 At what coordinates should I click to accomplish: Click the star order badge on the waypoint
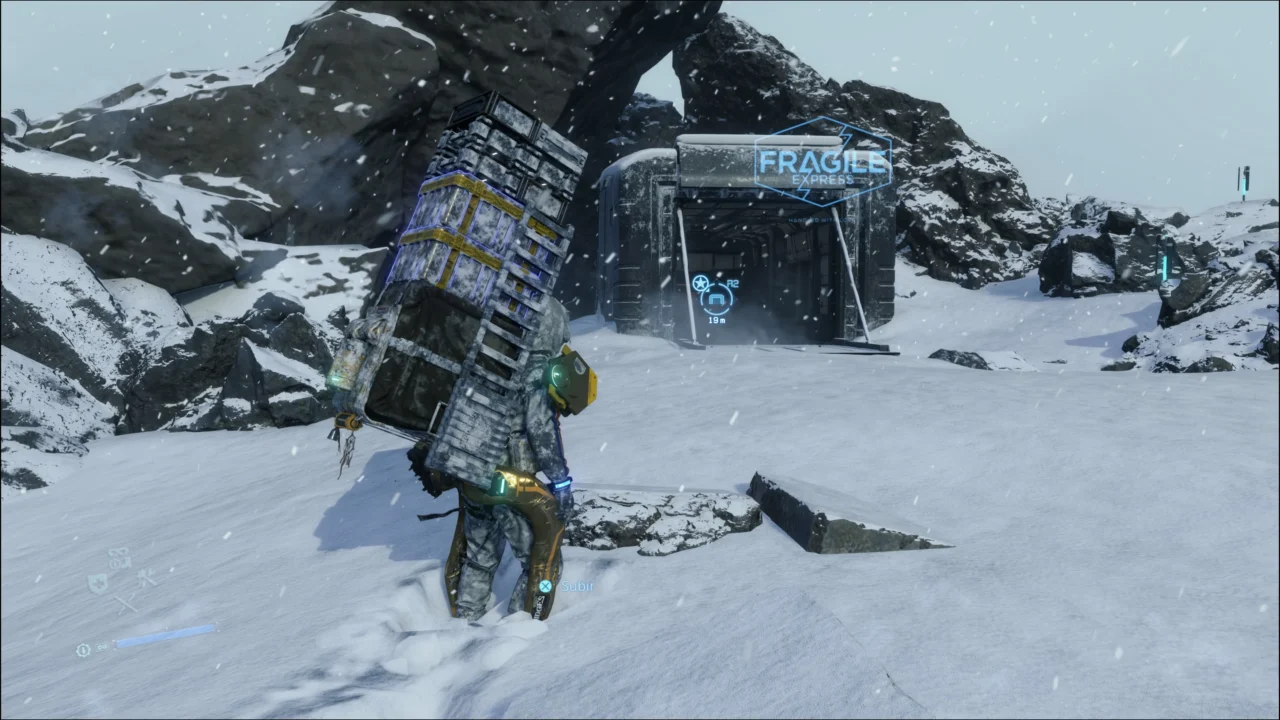click(699, 285)
